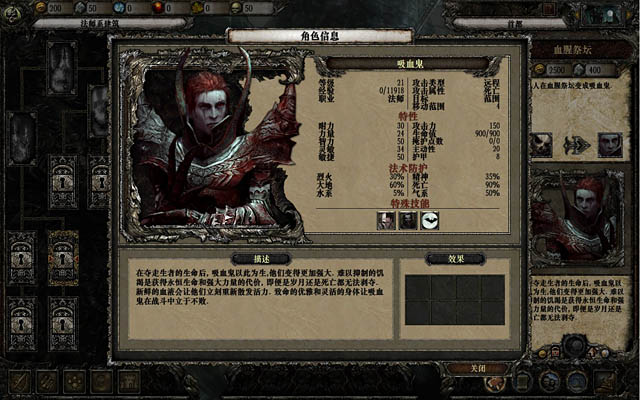This screenshot has width=640, height=400.
Task: Click the vampire result icon in the upgrade row
Action: (610, 144)
